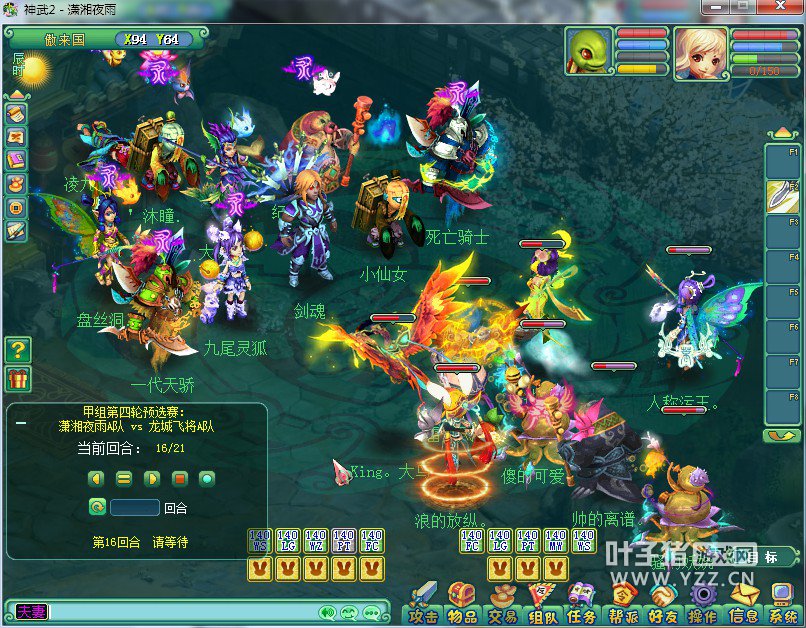This screenshot has width=806, height=628.
Task: Open the 攻击 attack menu
Action: click(x=423, y=607)
